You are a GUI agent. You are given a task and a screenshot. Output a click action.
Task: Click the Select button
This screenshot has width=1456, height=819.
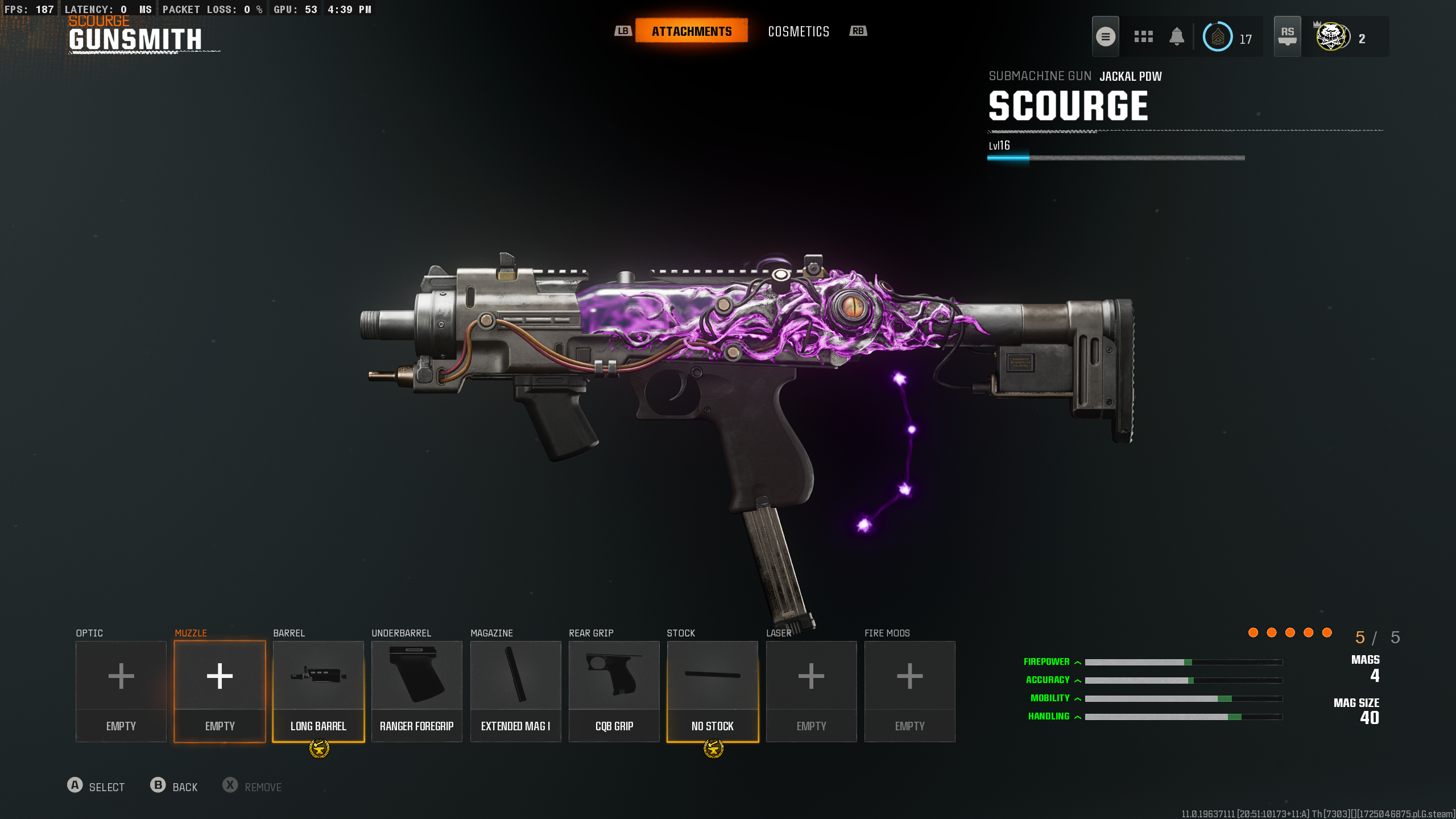click(x=96, y=787)
